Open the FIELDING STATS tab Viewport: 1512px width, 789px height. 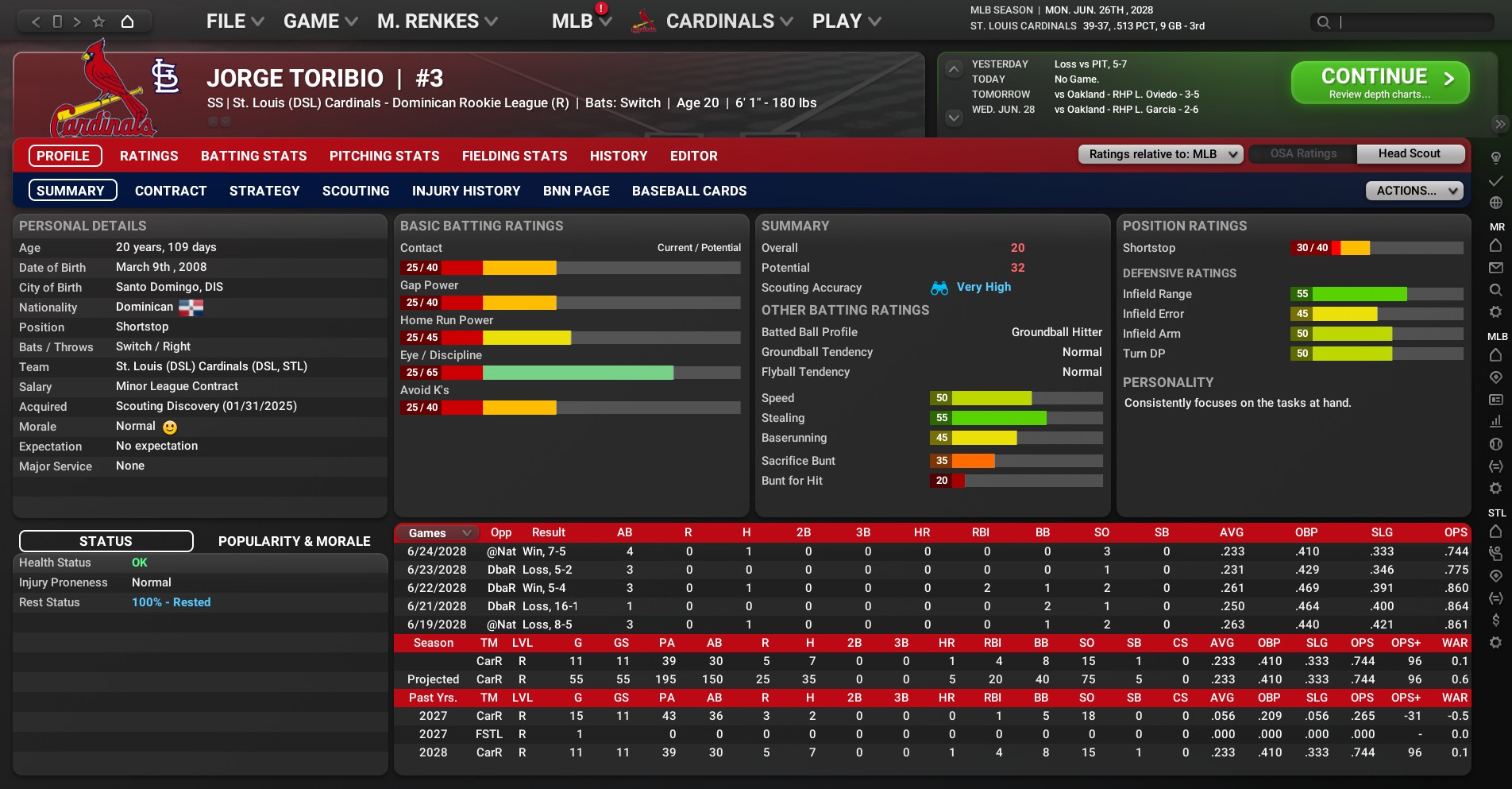tap(515, 156)
